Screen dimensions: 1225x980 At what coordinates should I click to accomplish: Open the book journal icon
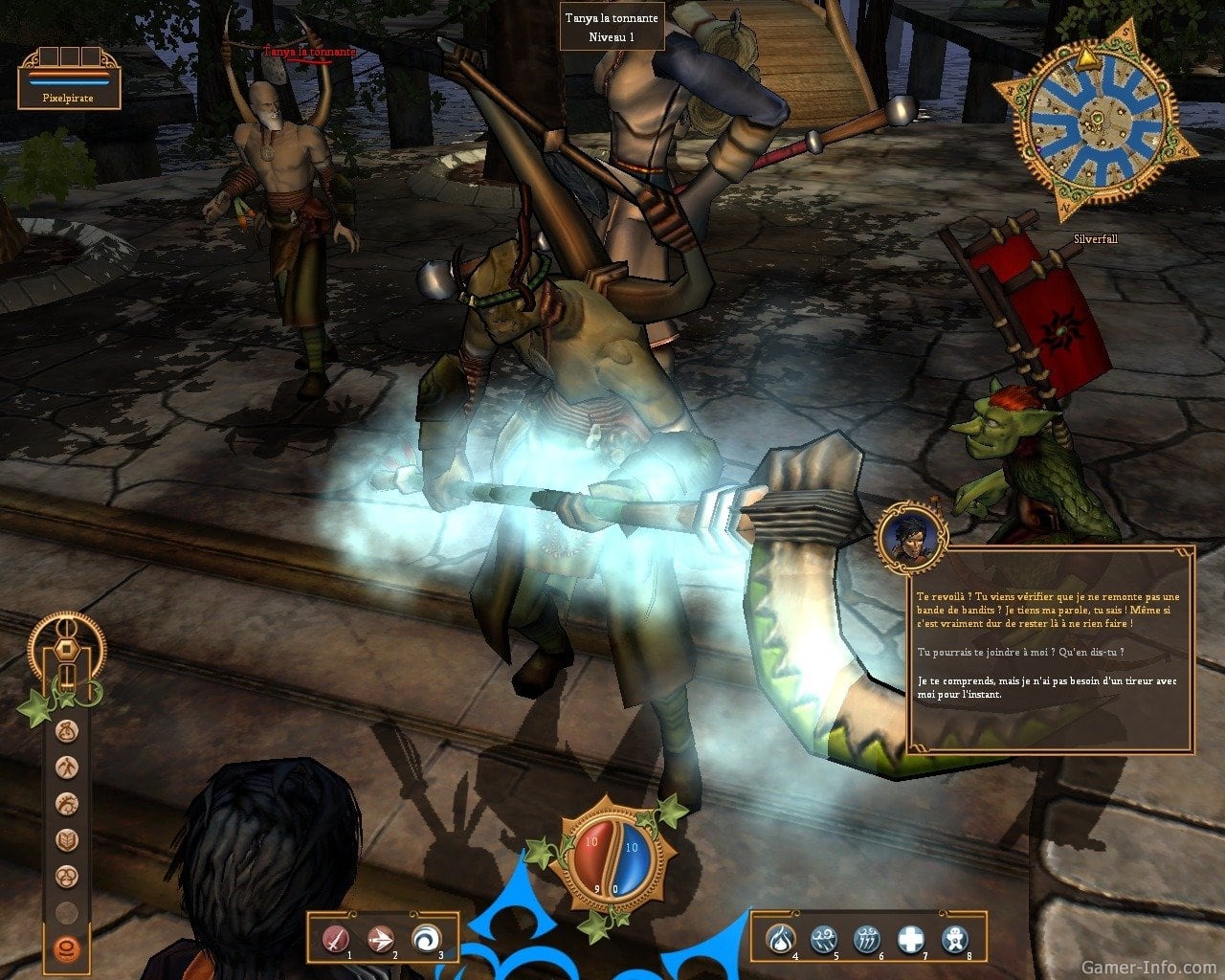point(67,840)
